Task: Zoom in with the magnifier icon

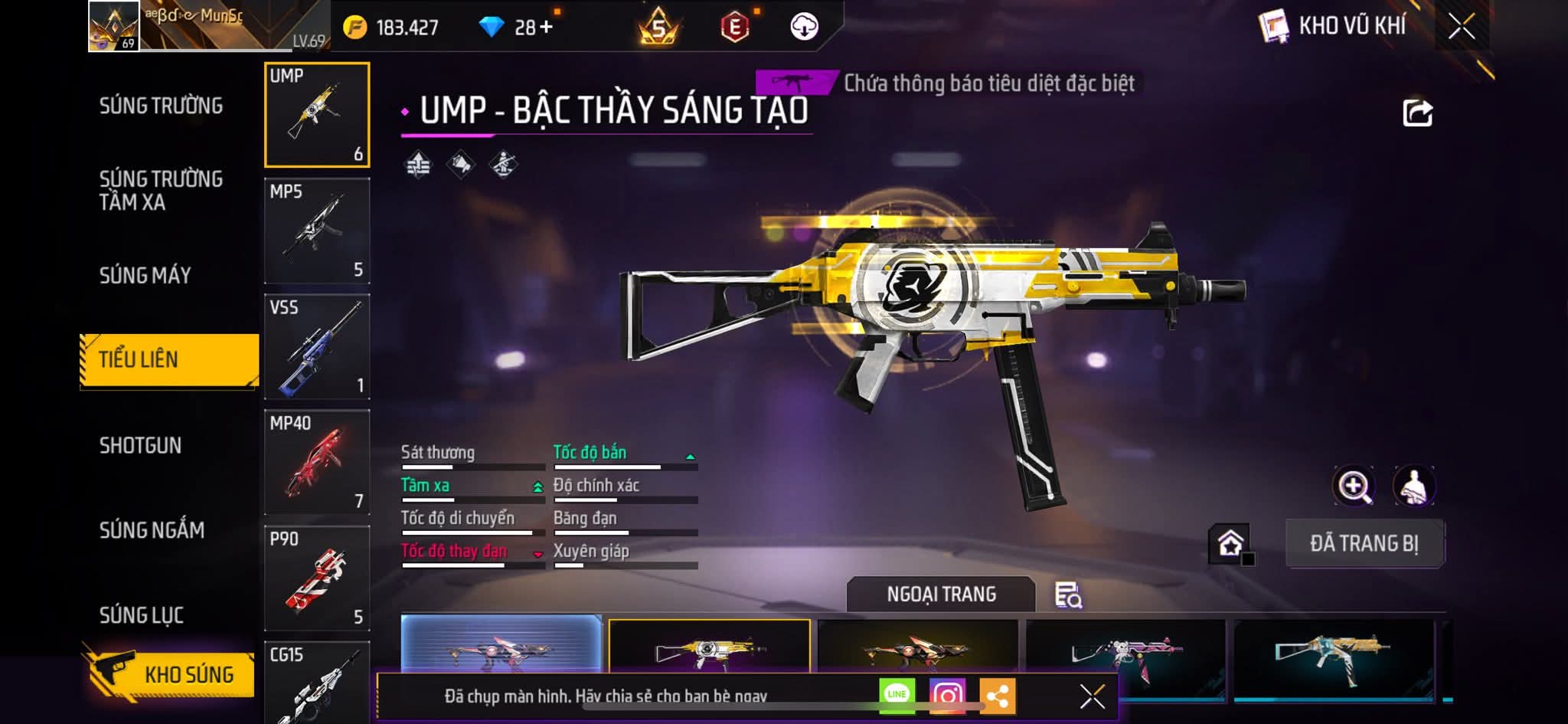Action: pos(1354,486)
